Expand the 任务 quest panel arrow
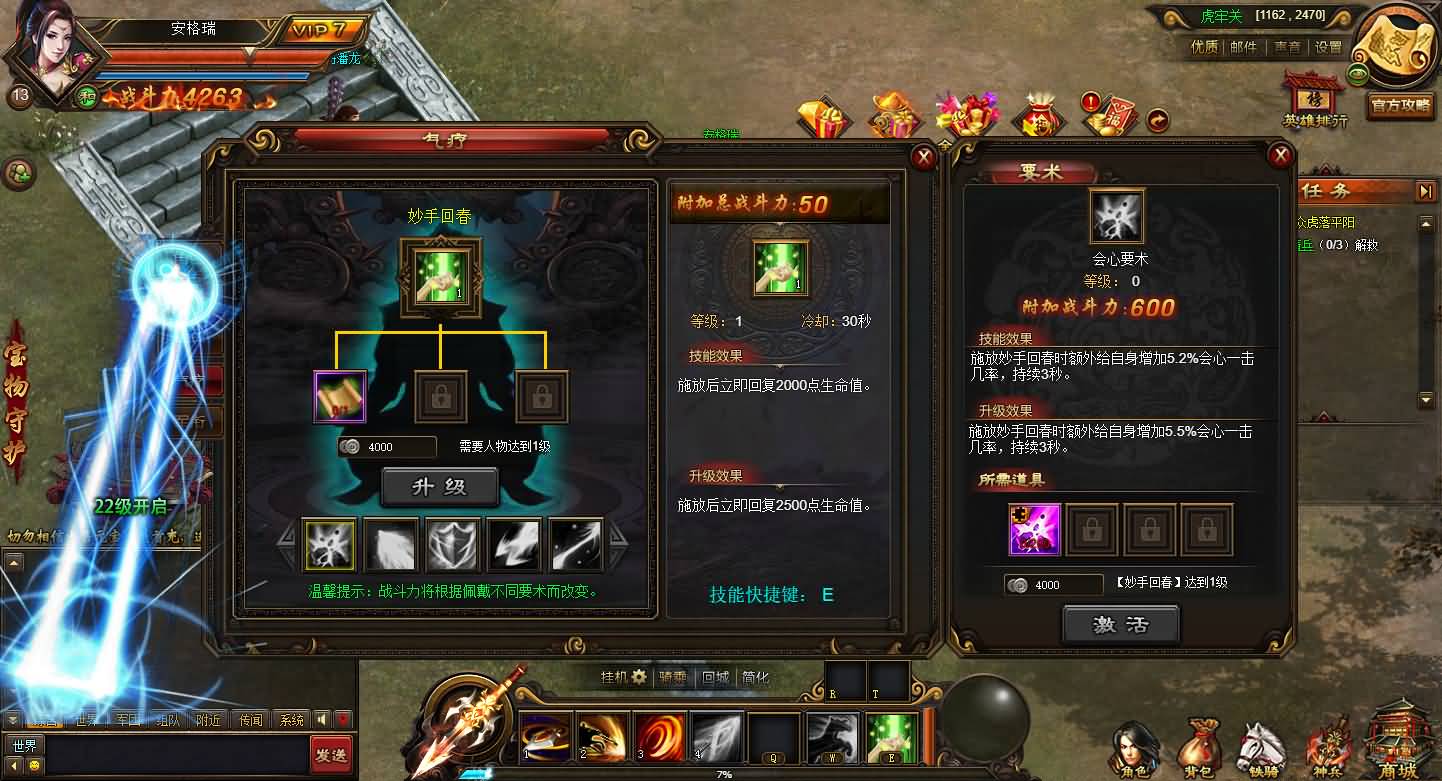 pos(1427,190)
